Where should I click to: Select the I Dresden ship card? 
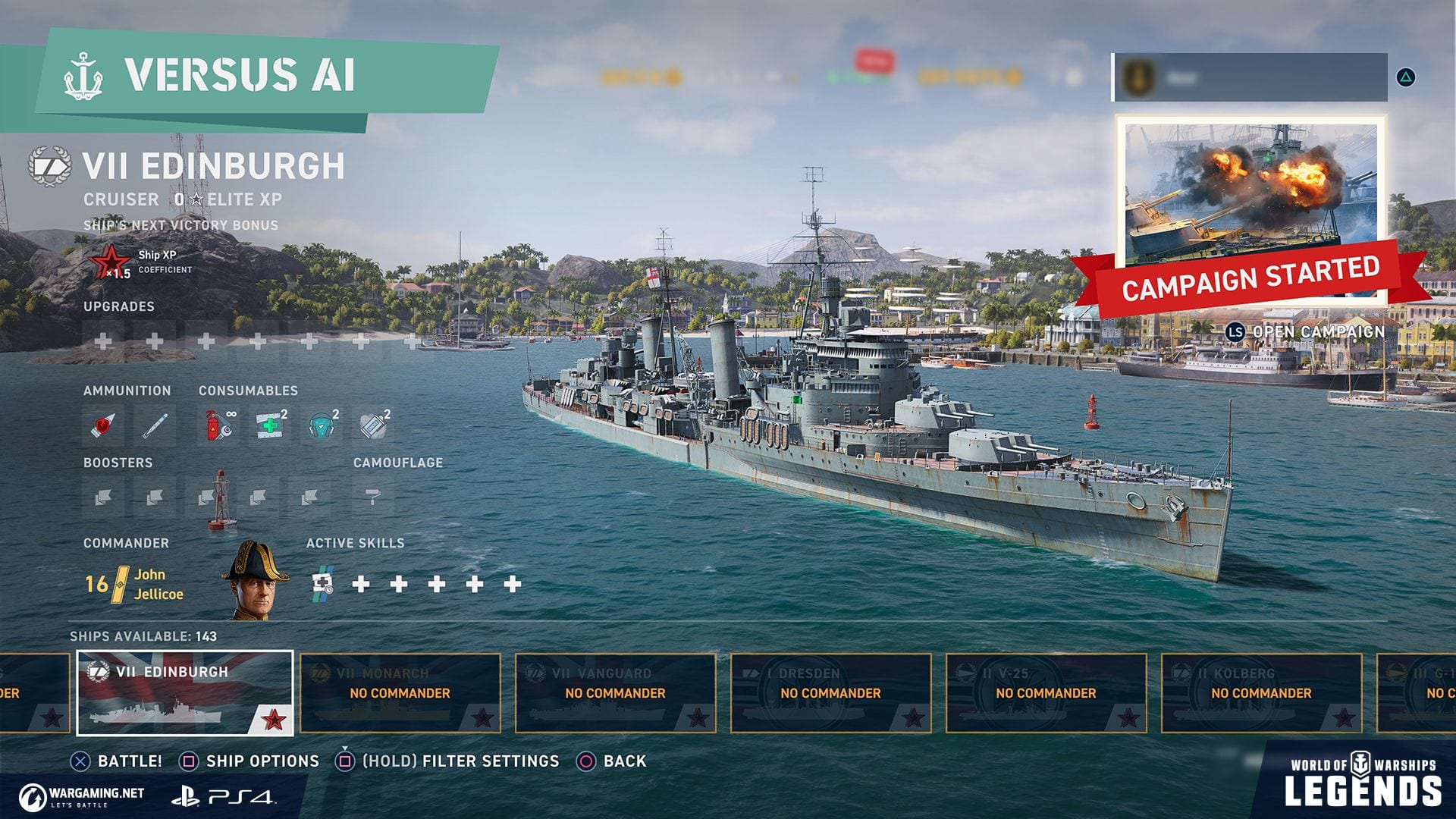coord(831,692)
